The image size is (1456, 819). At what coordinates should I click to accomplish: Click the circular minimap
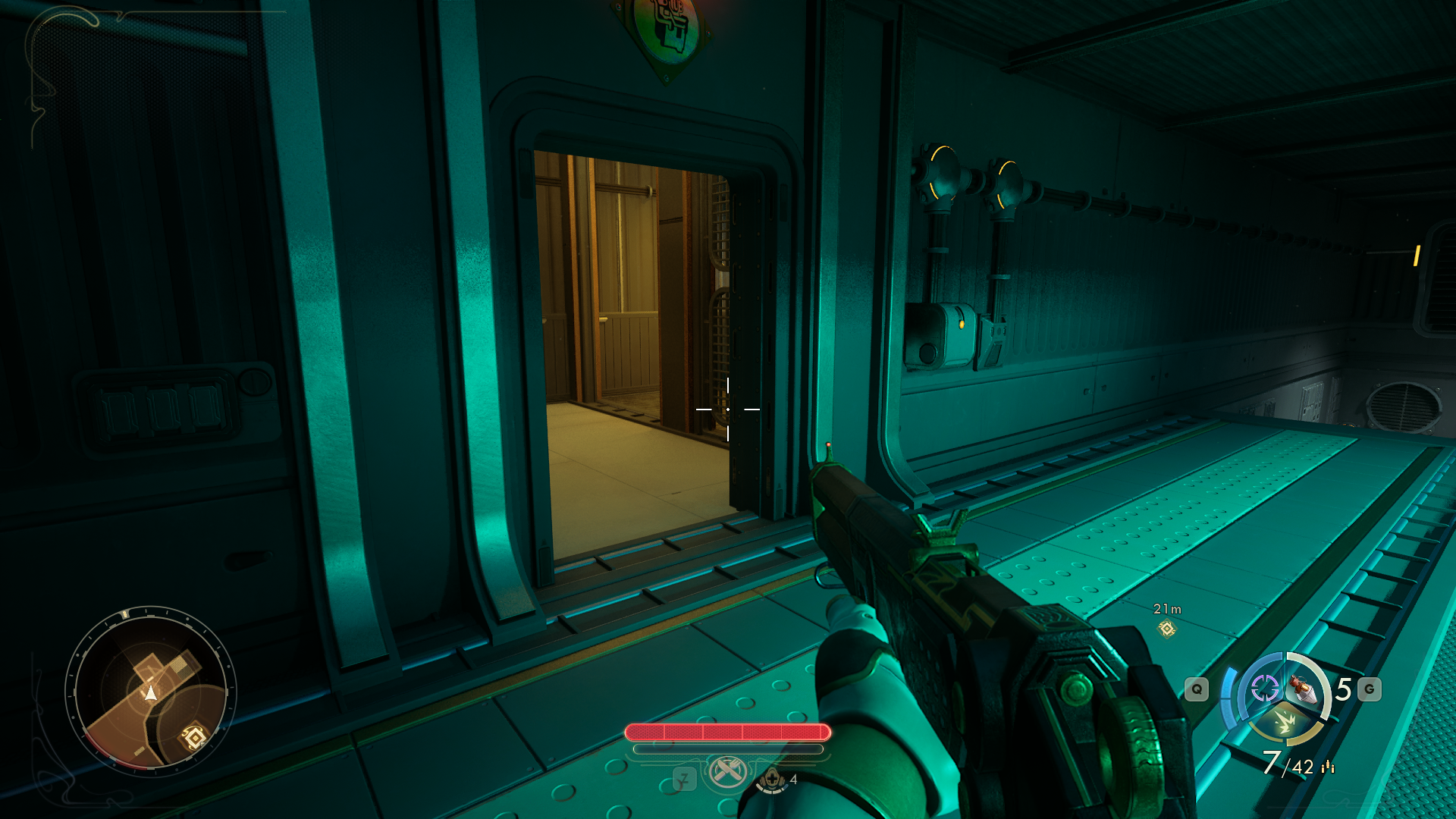click(150, 690)
